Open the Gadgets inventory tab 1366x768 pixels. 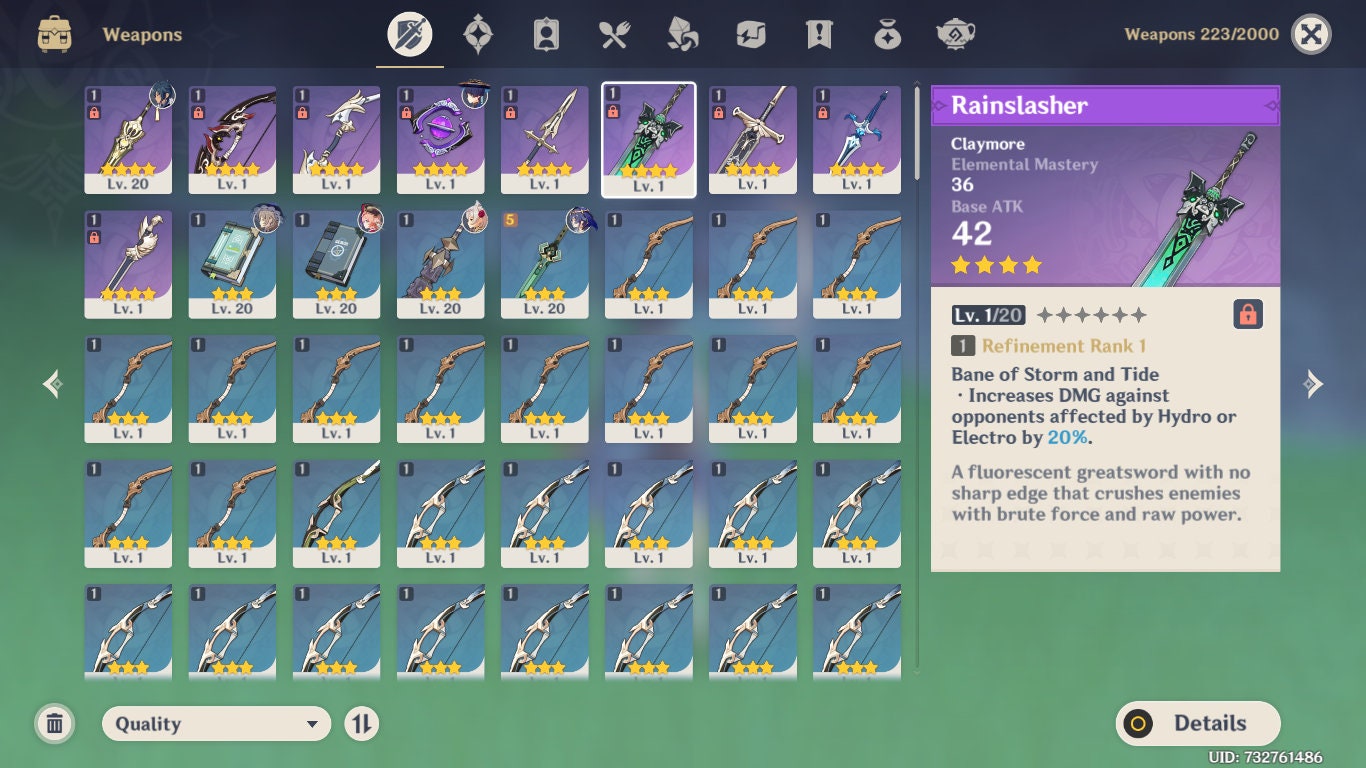[x=749, y=33]
